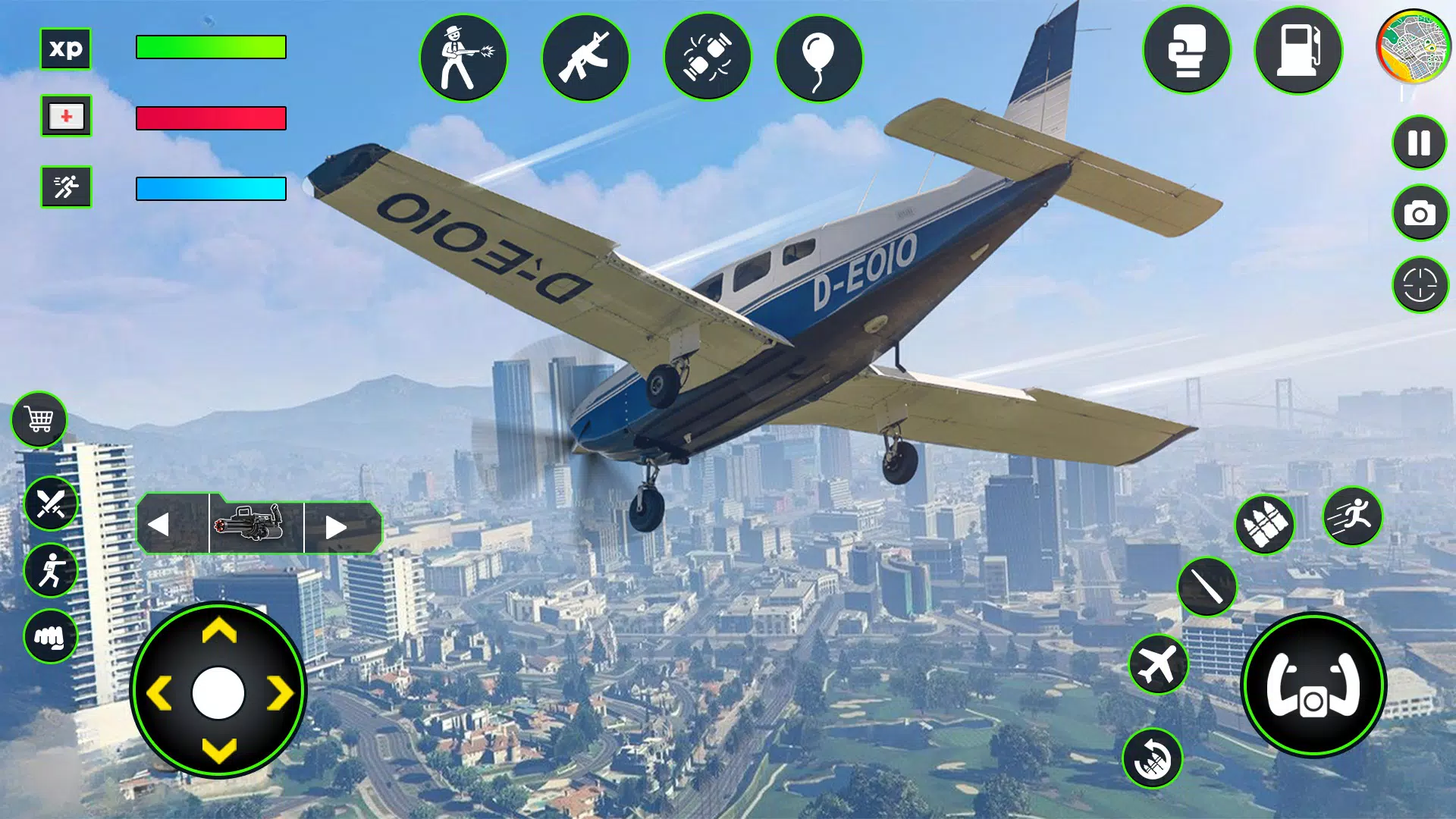This screenshot has width=1456, height=819.
Task: Select the crossed swords icon
Action: pyautogui.click(x=51, y=504)
